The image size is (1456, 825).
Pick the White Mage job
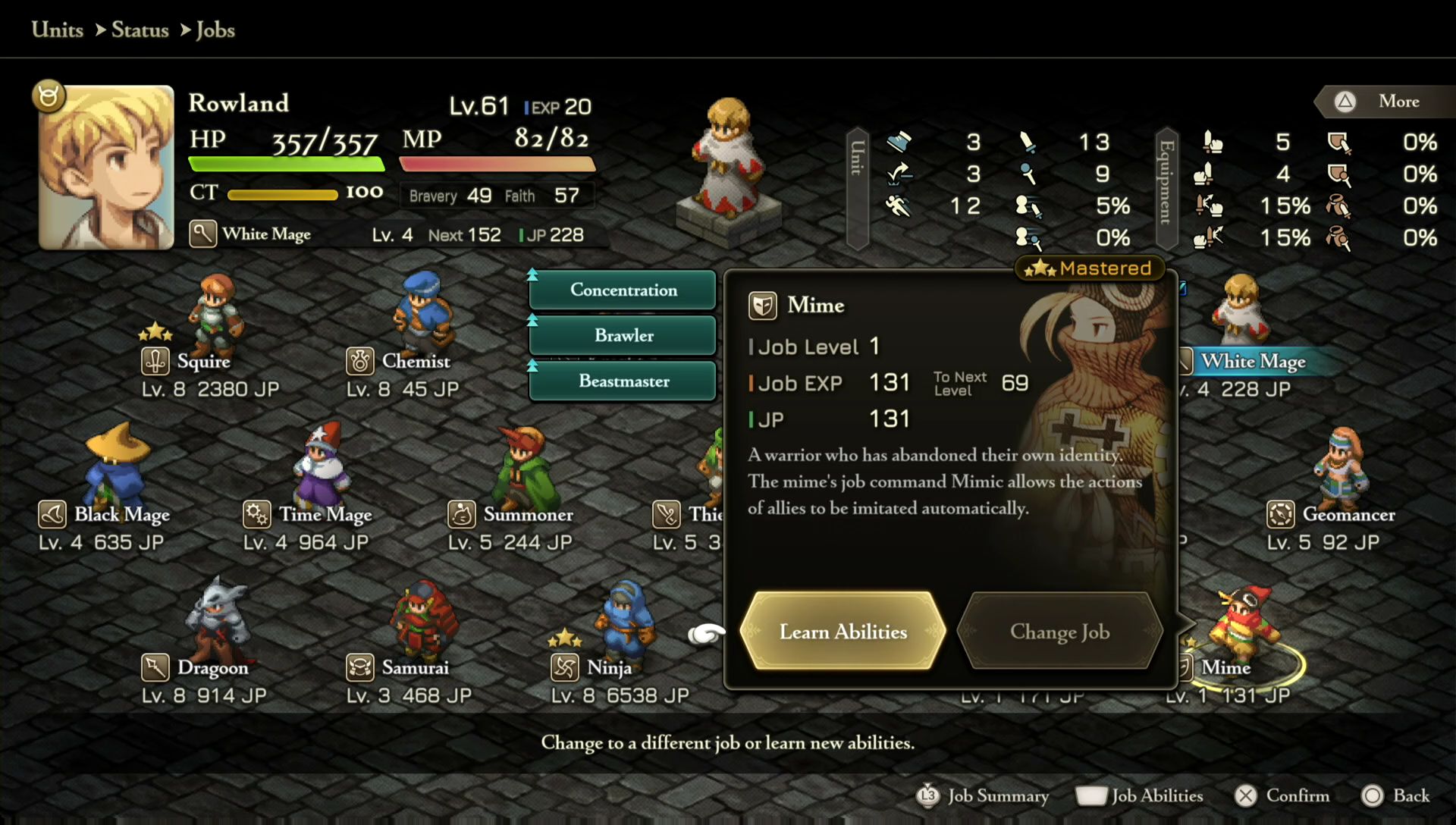coord(1253,361)
